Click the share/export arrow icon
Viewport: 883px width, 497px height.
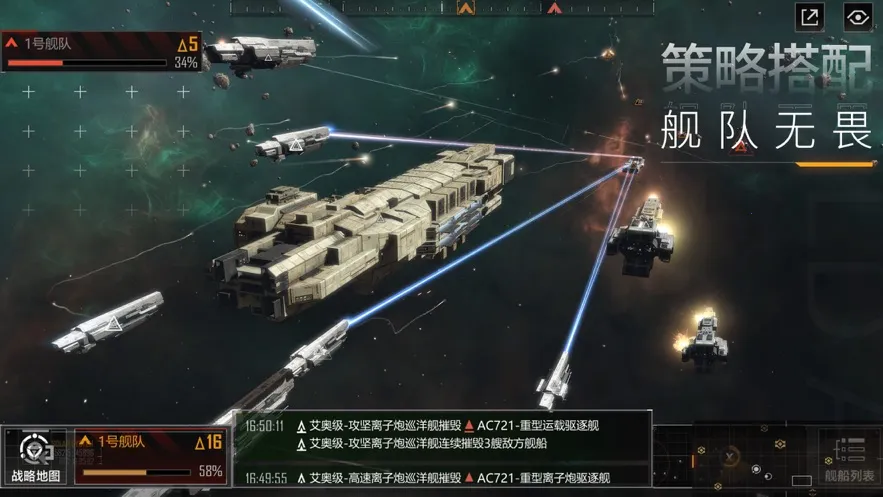click(809, 17)
